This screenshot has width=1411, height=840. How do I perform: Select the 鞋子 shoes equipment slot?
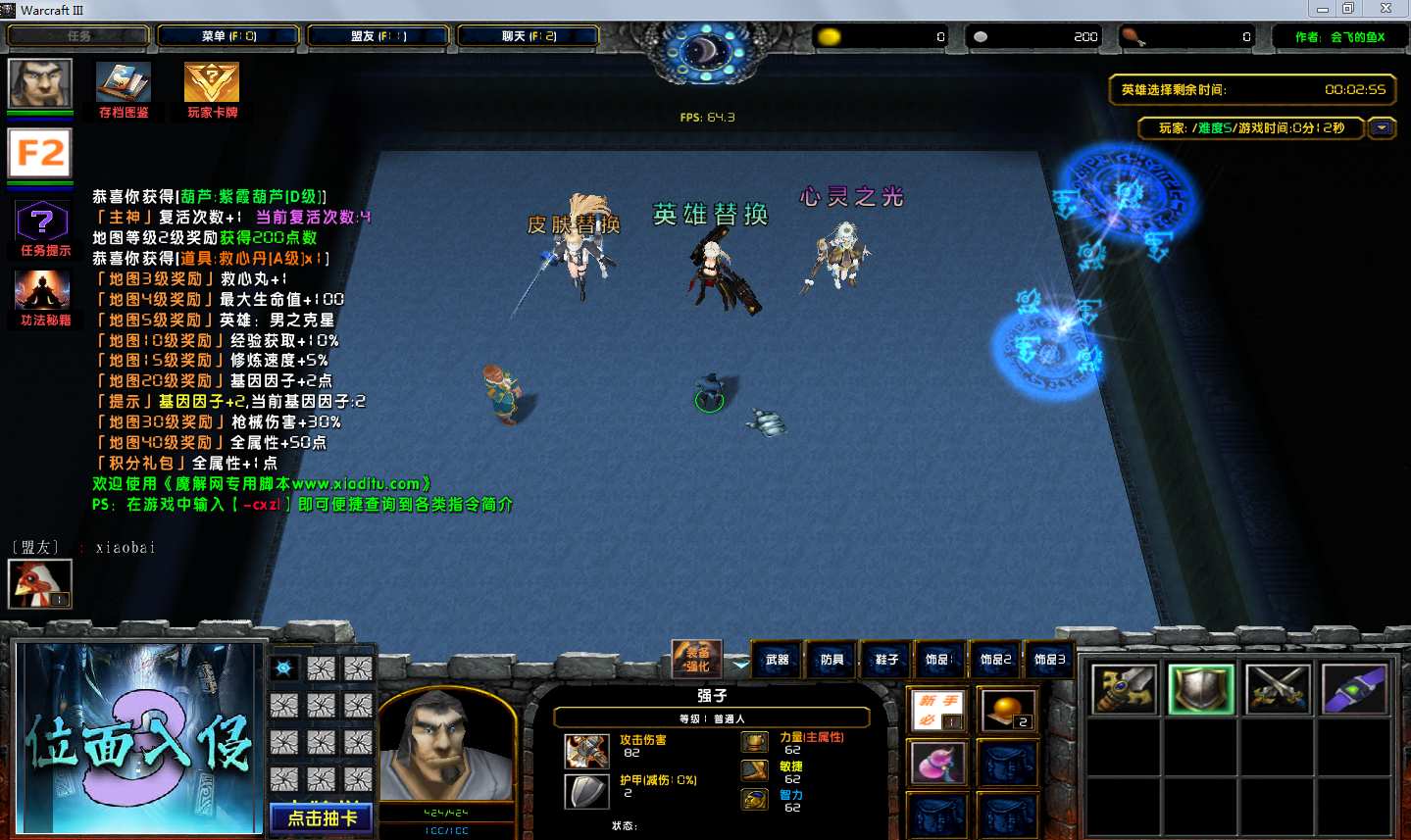(887, 660)
